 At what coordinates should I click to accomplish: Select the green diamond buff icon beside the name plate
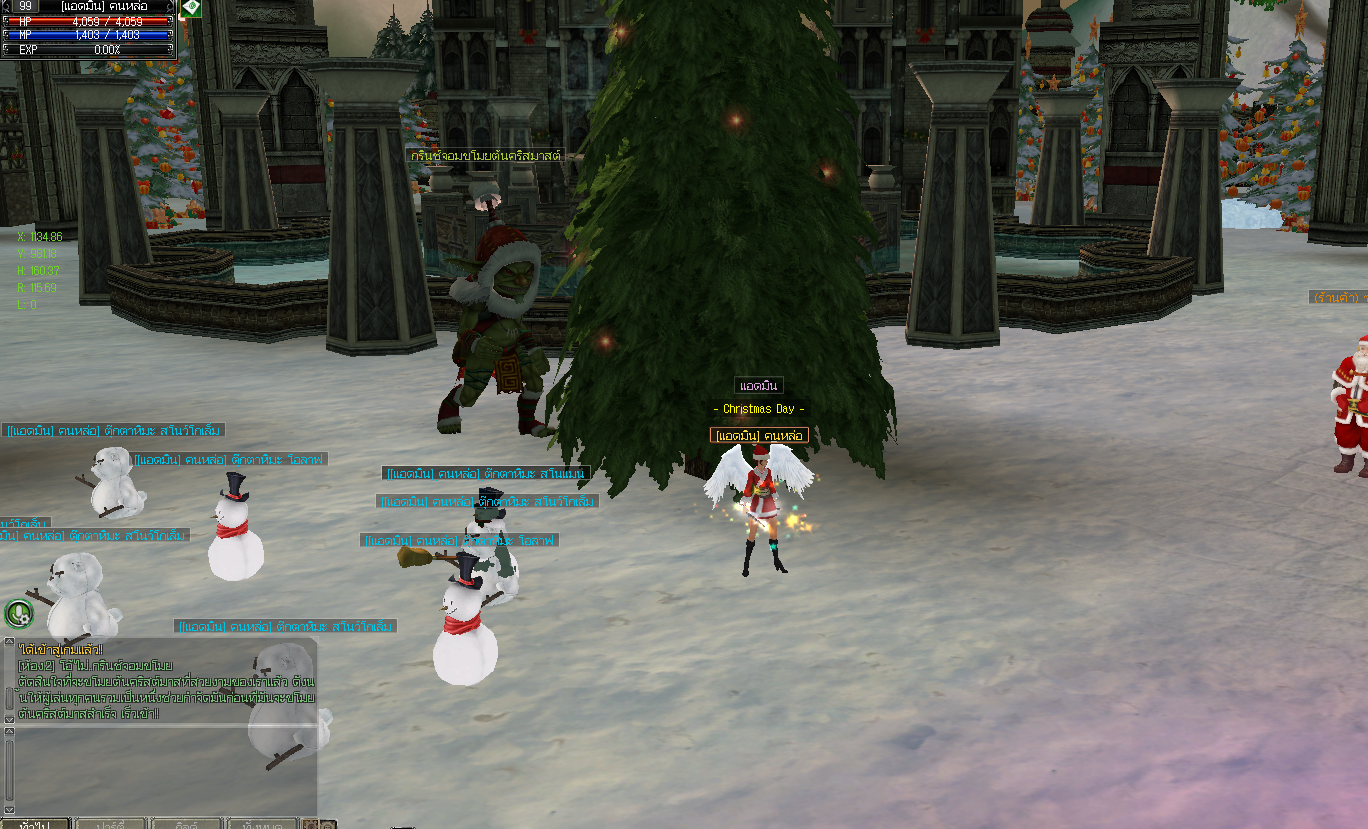[190, 8]
